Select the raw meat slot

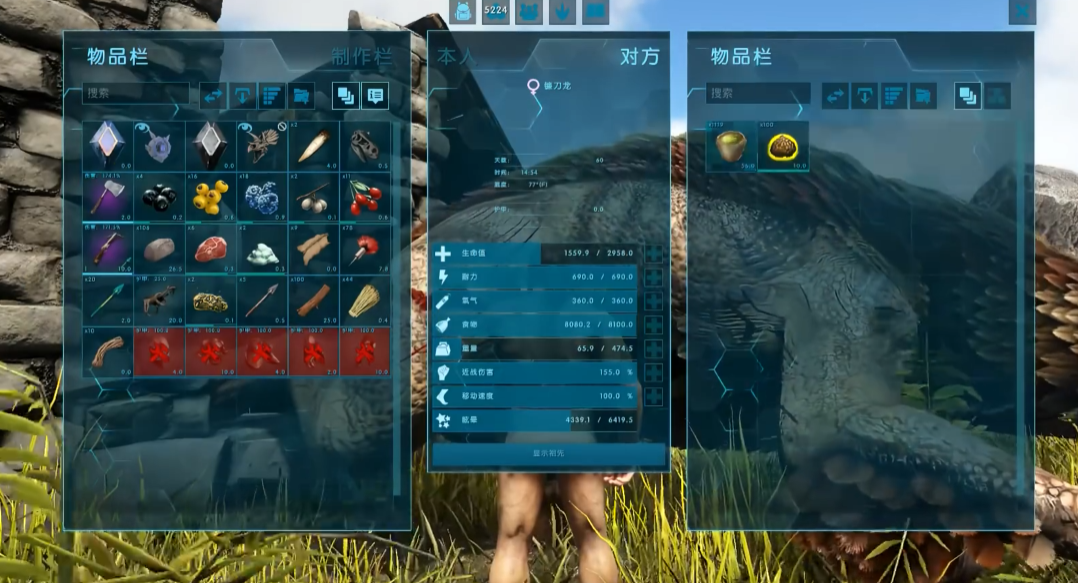click(211, 248)
